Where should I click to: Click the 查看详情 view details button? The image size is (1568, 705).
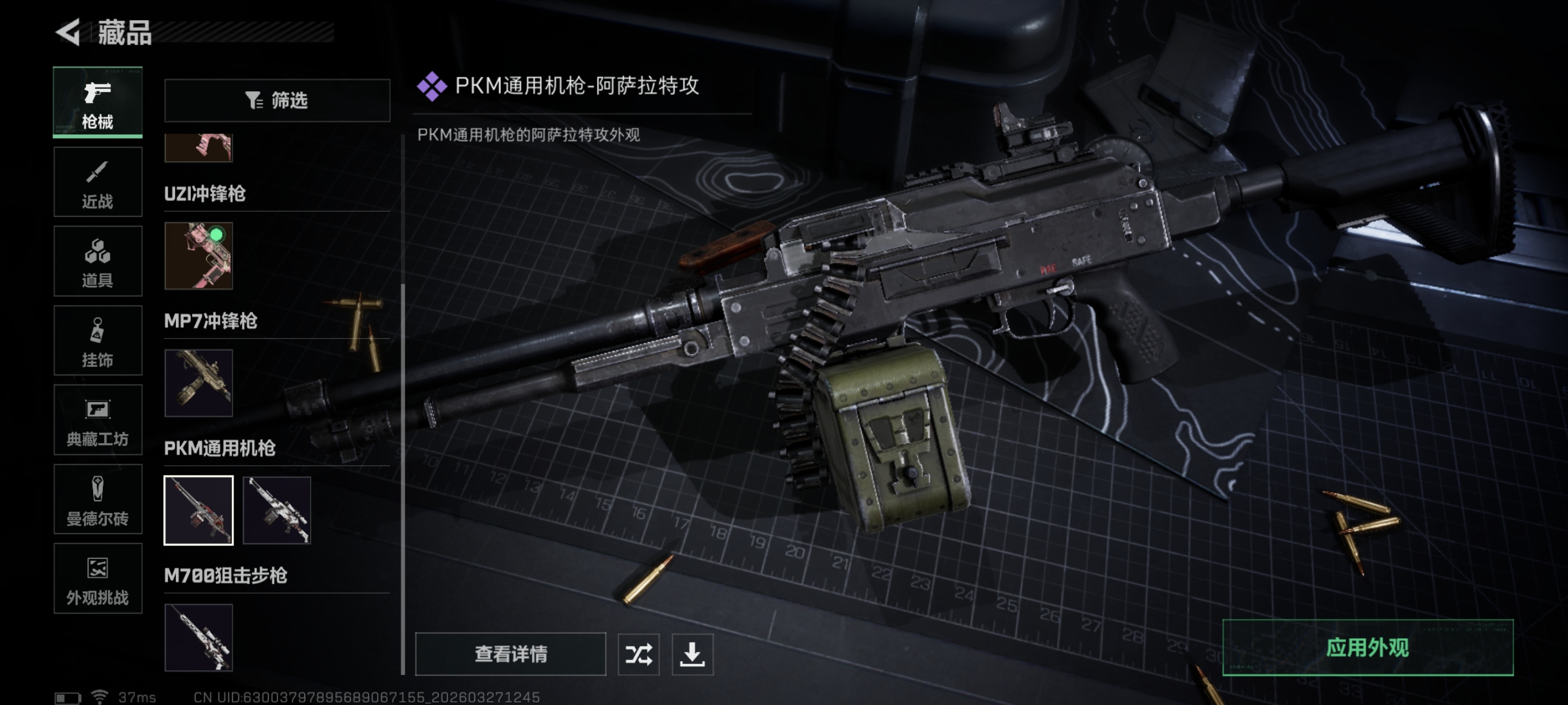pyautogui.click(x=510, y=654)
